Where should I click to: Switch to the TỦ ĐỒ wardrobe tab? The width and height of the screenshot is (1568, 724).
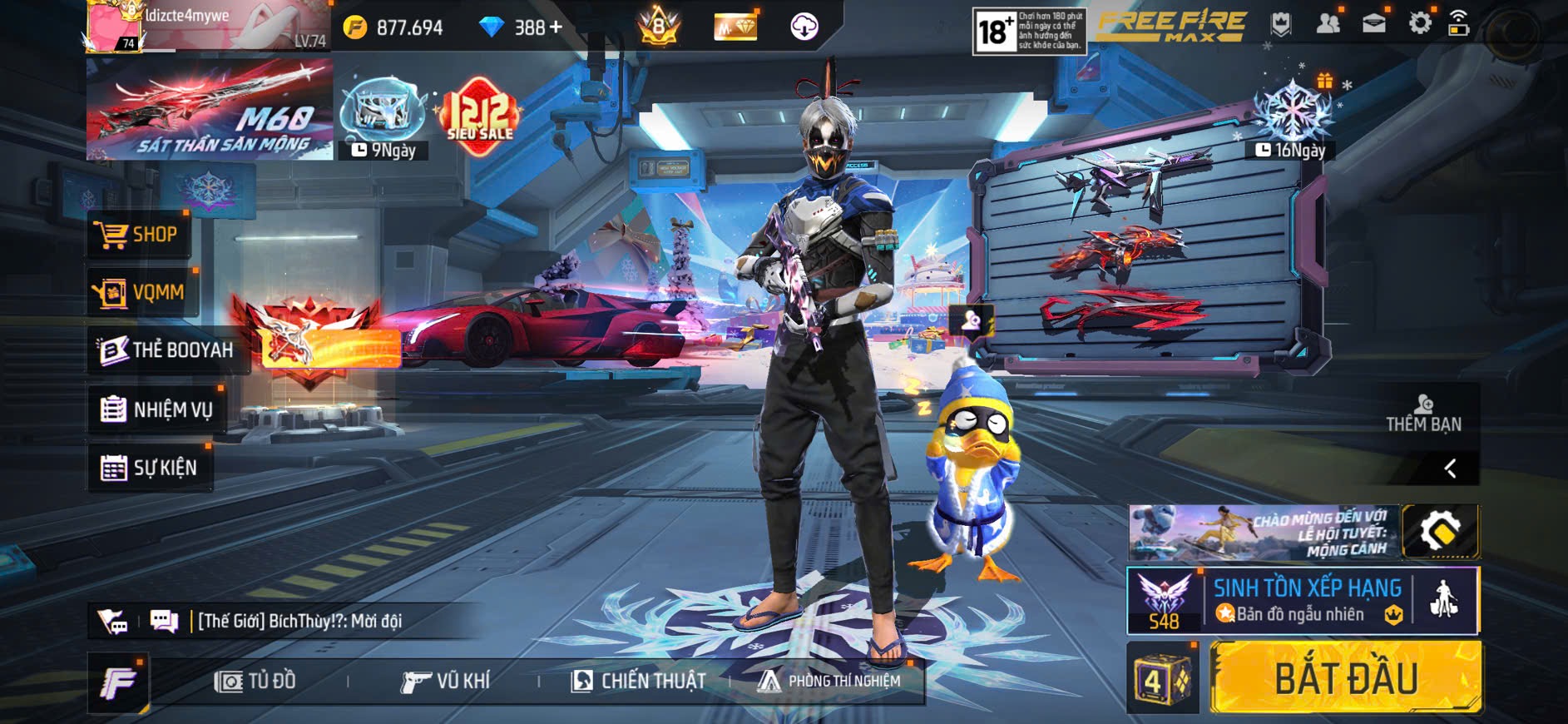click(255, 682)
